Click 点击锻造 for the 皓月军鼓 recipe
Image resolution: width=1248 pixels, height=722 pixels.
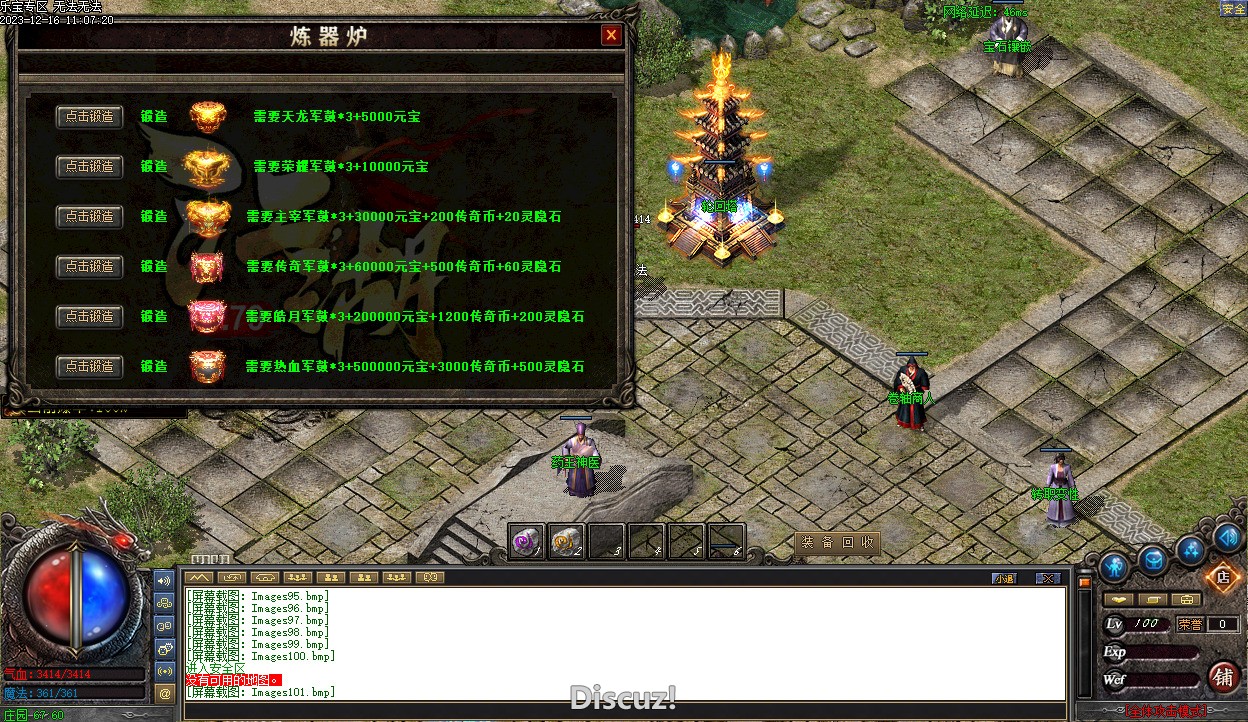pos(90,317)
